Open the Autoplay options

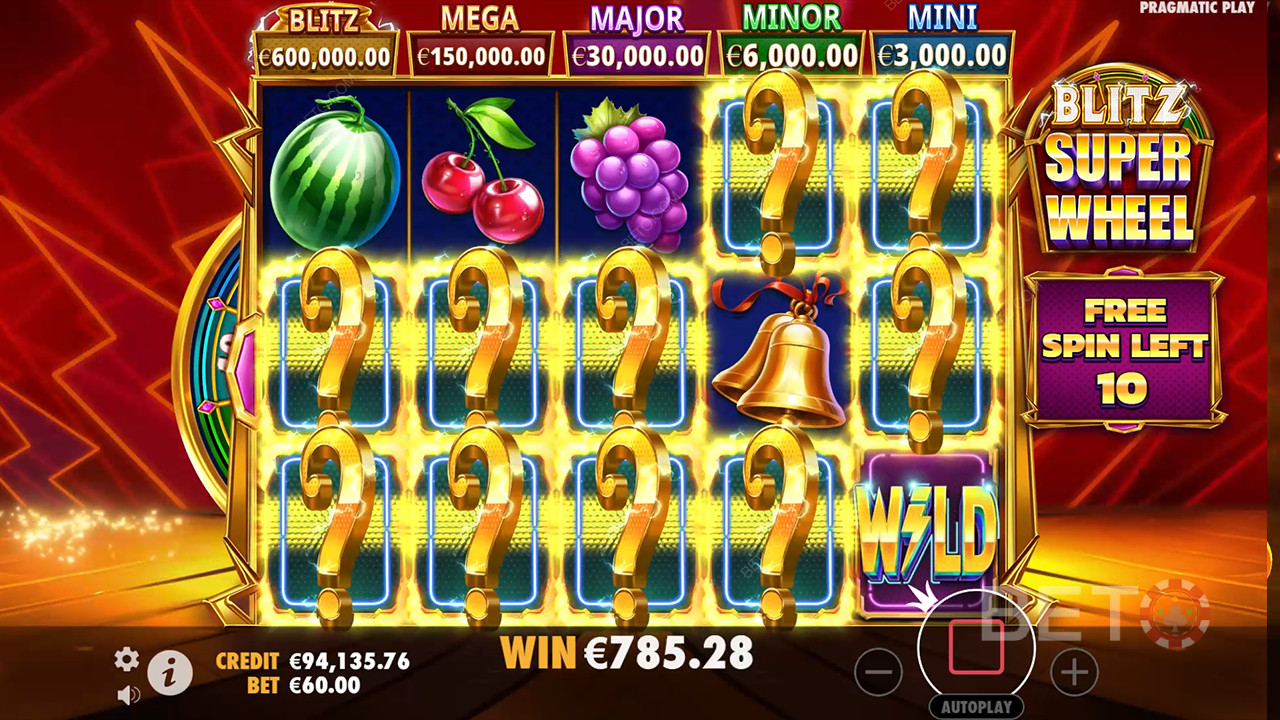click(976, 706)
